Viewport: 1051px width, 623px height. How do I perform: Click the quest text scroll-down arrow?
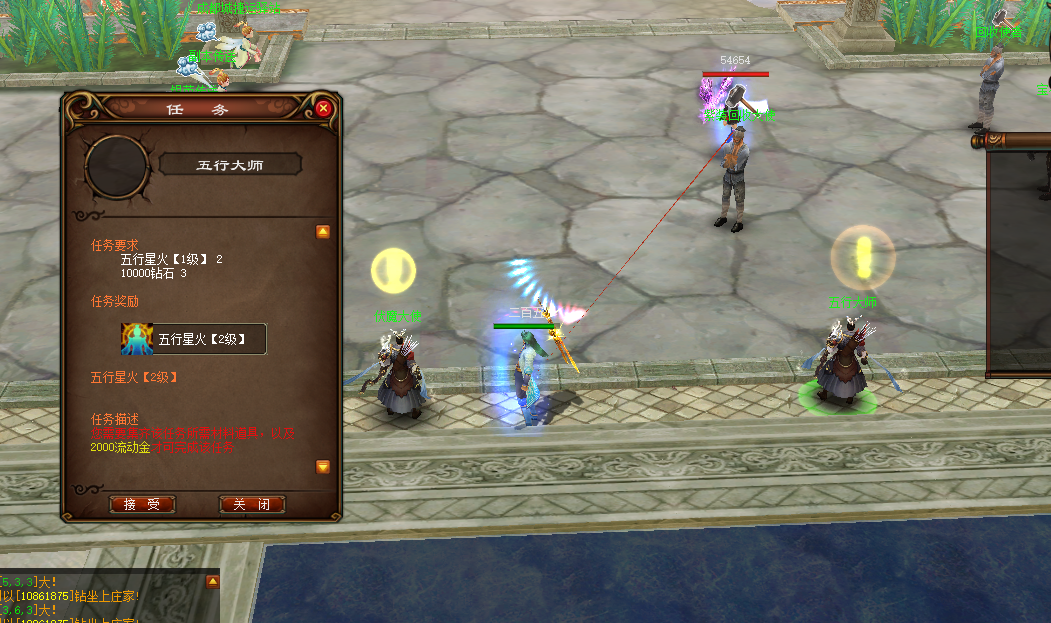pos(323,467)
